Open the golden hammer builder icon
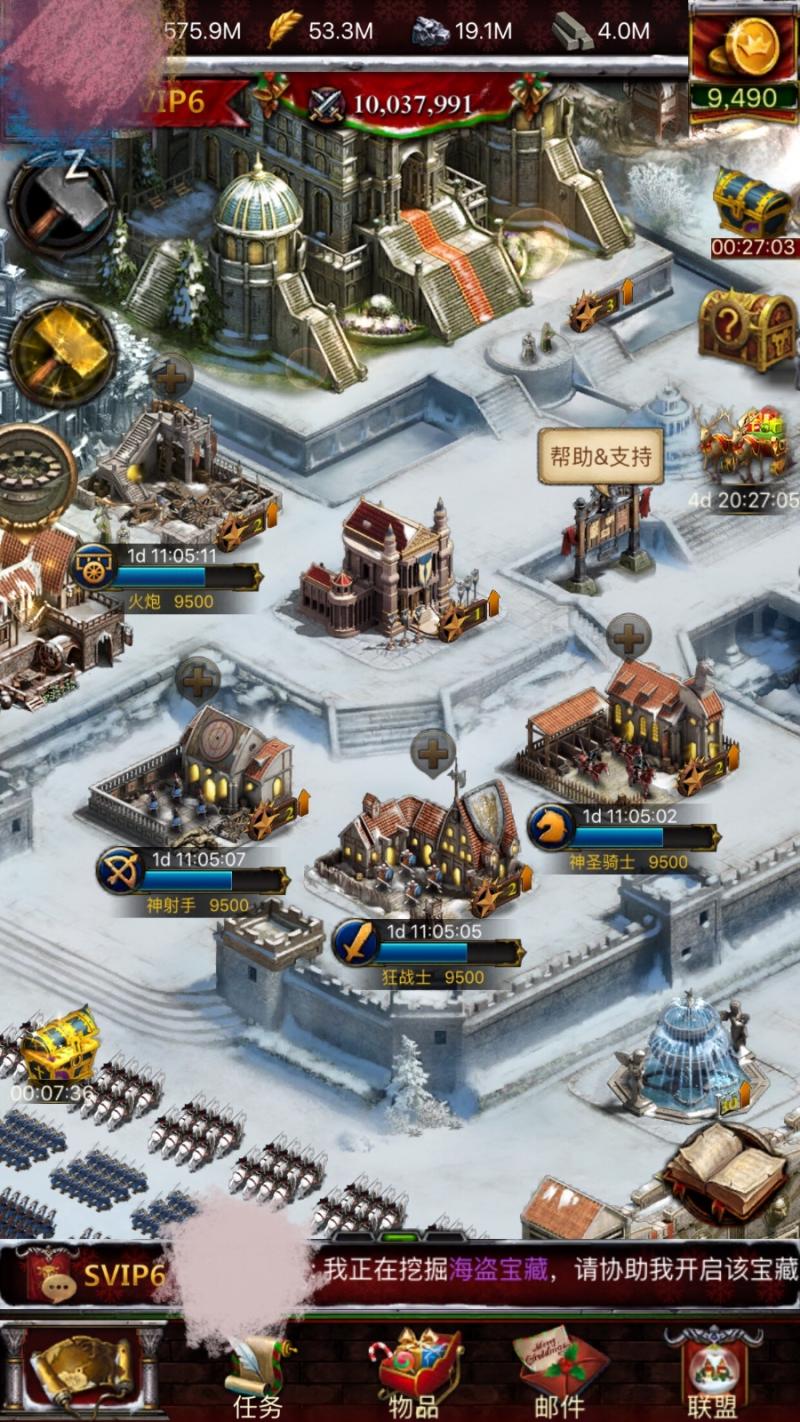800x1422 pixels. tap(60, 352)
